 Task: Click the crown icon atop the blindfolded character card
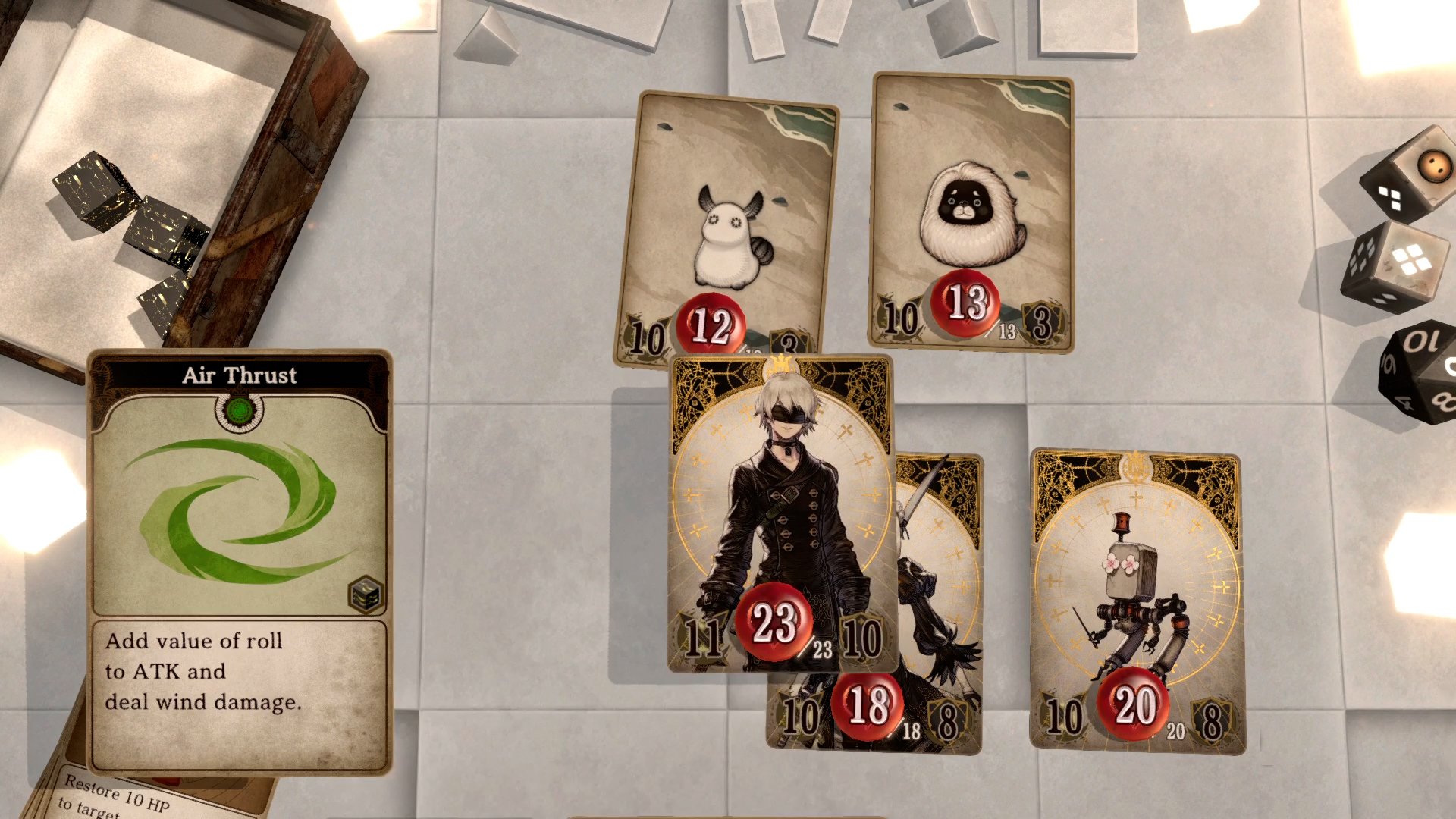click(x=783, y=362)
